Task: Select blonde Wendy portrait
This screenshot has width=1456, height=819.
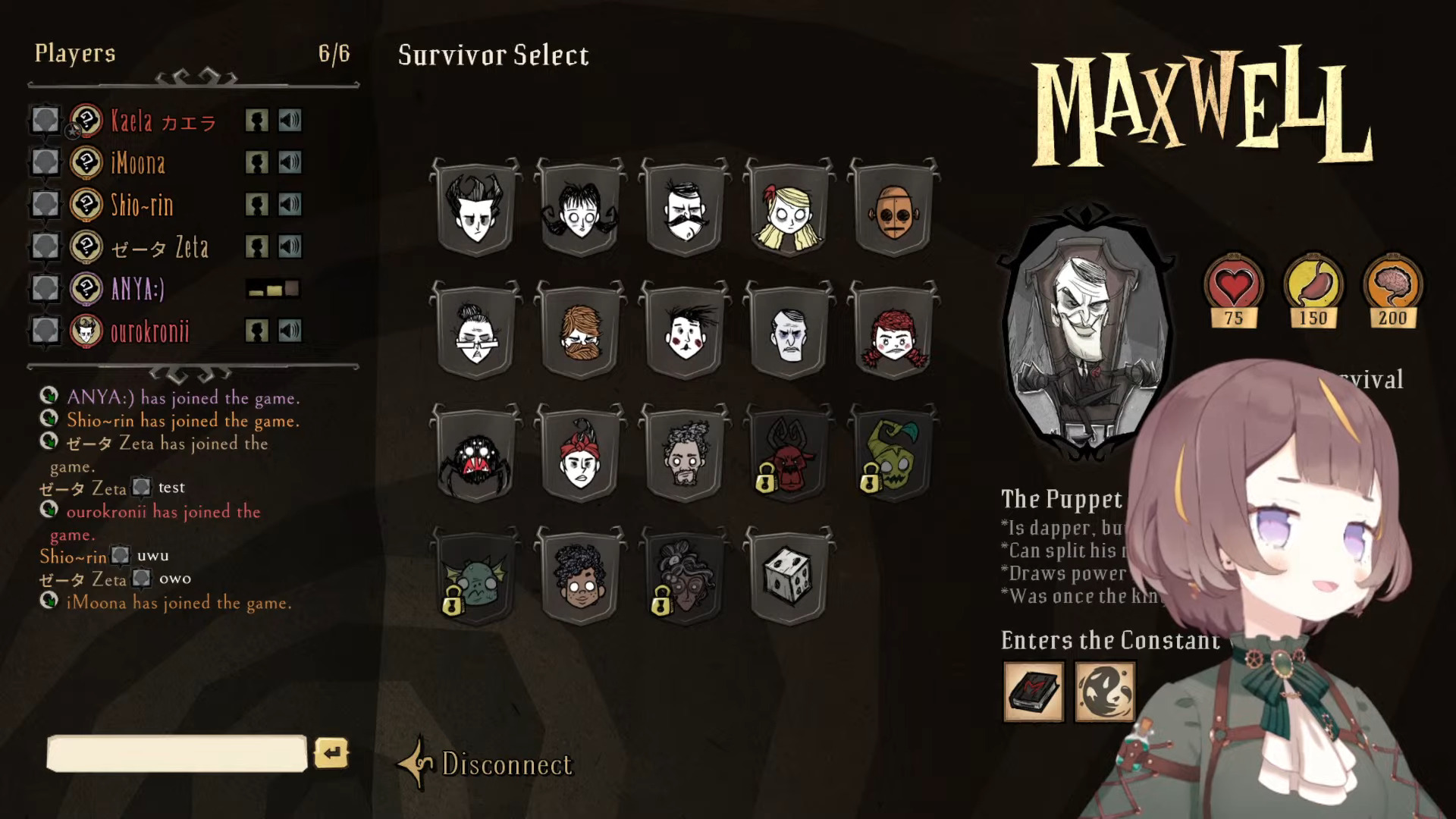Action: click(x=789, y=210)
